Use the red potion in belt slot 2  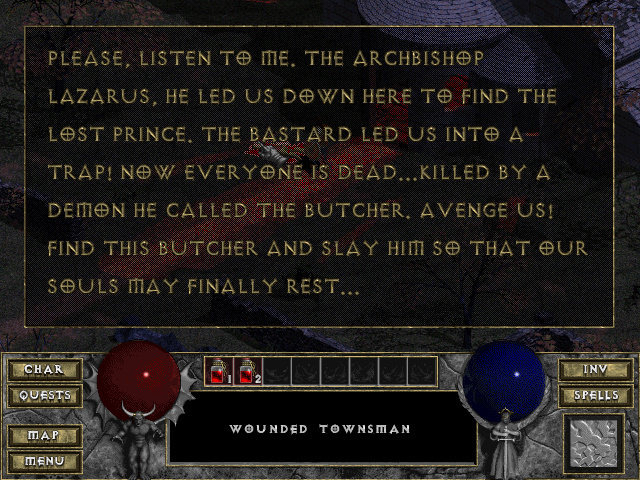[x=247, y=372]
